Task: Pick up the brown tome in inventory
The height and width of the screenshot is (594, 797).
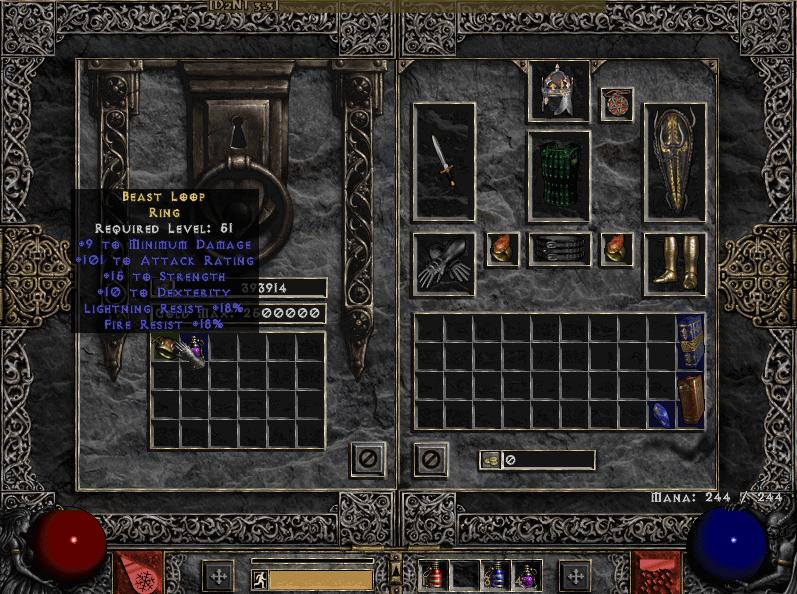Action: coord(690,400)
